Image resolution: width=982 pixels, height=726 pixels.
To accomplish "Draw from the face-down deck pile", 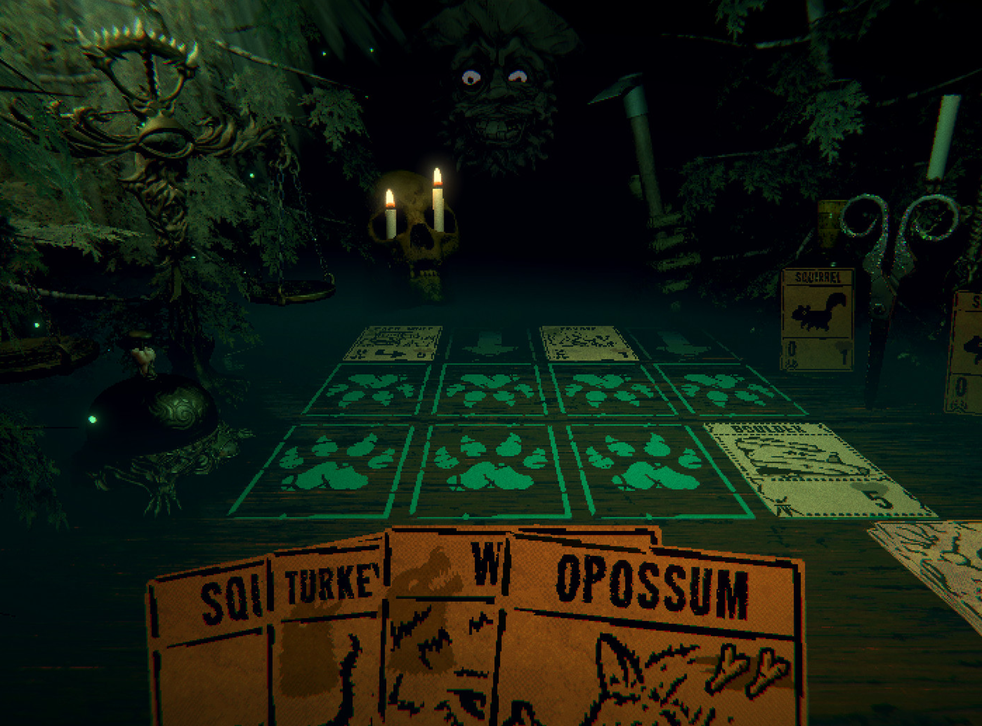I will (932, 558).
